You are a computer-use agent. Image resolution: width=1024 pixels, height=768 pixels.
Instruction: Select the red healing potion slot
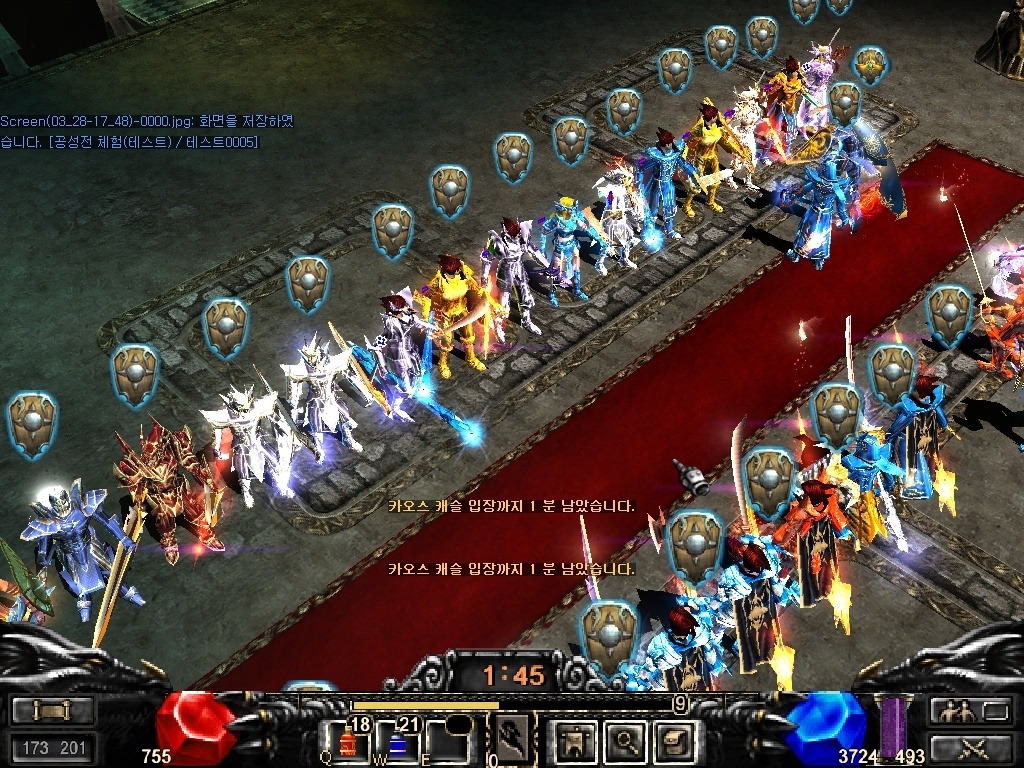coord(349,741)
